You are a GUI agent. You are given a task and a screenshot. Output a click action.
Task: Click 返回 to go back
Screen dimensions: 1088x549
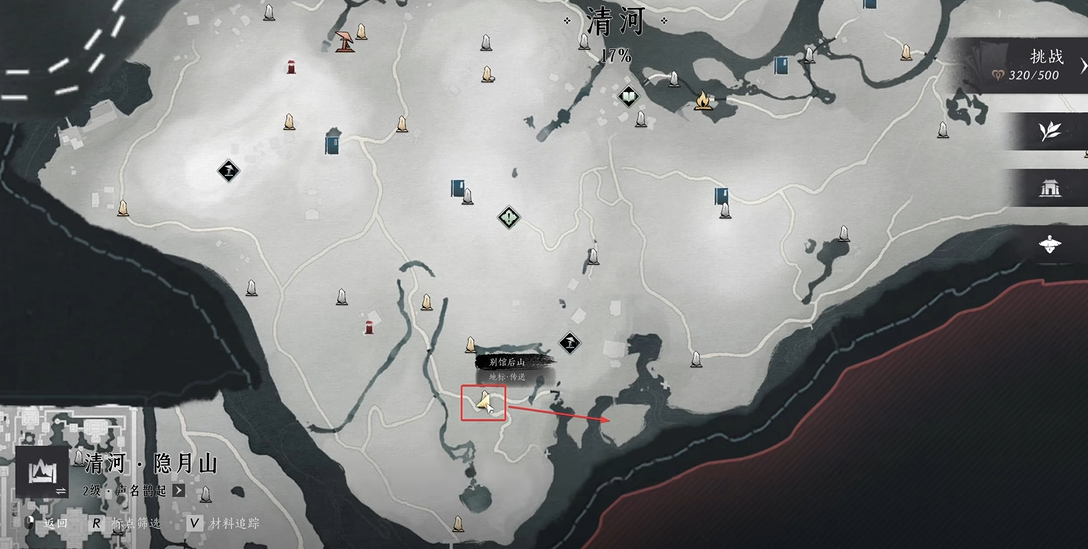point(55,523)
